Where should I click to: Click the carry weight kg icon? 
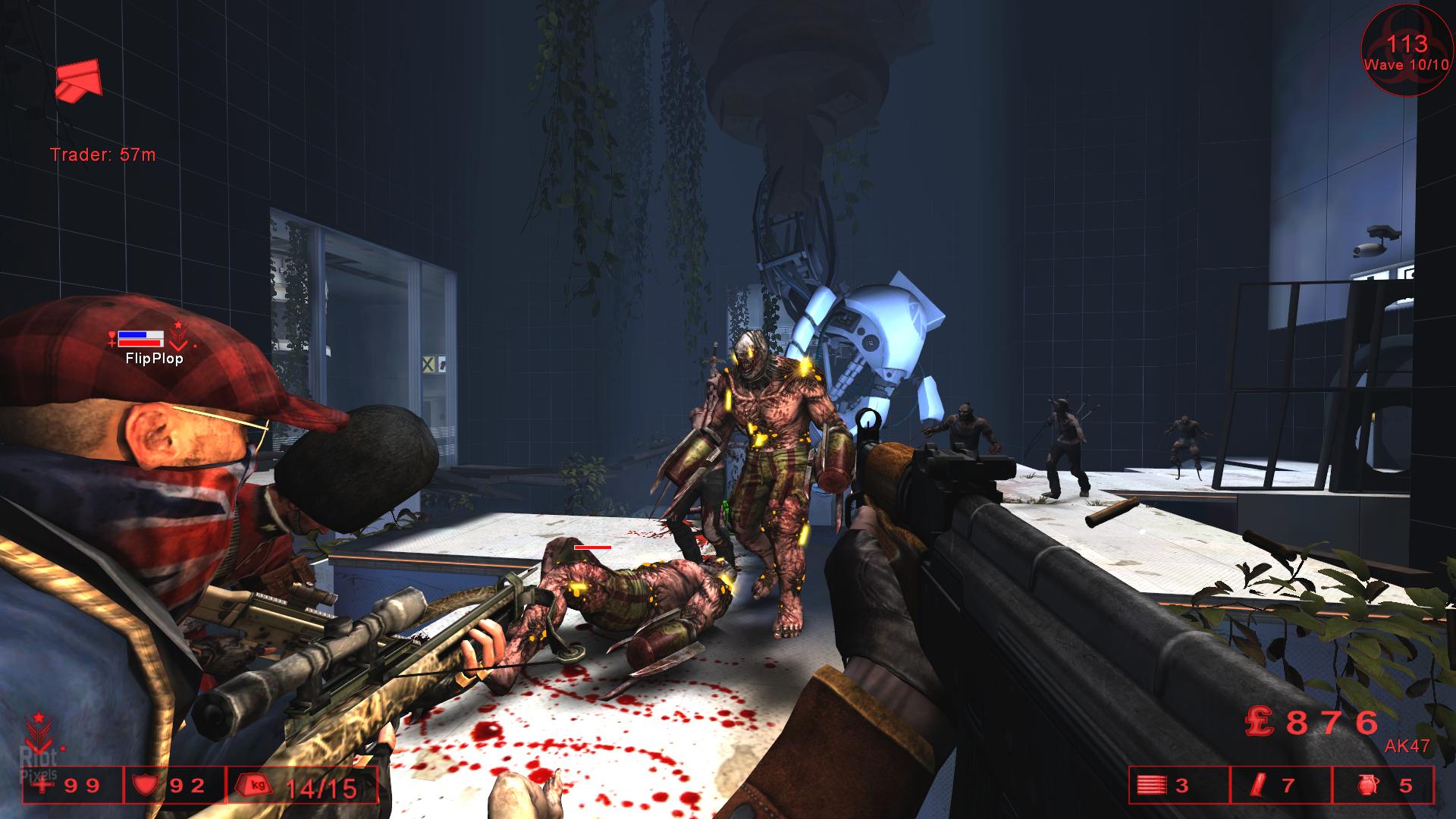click(x=256, y=785)
